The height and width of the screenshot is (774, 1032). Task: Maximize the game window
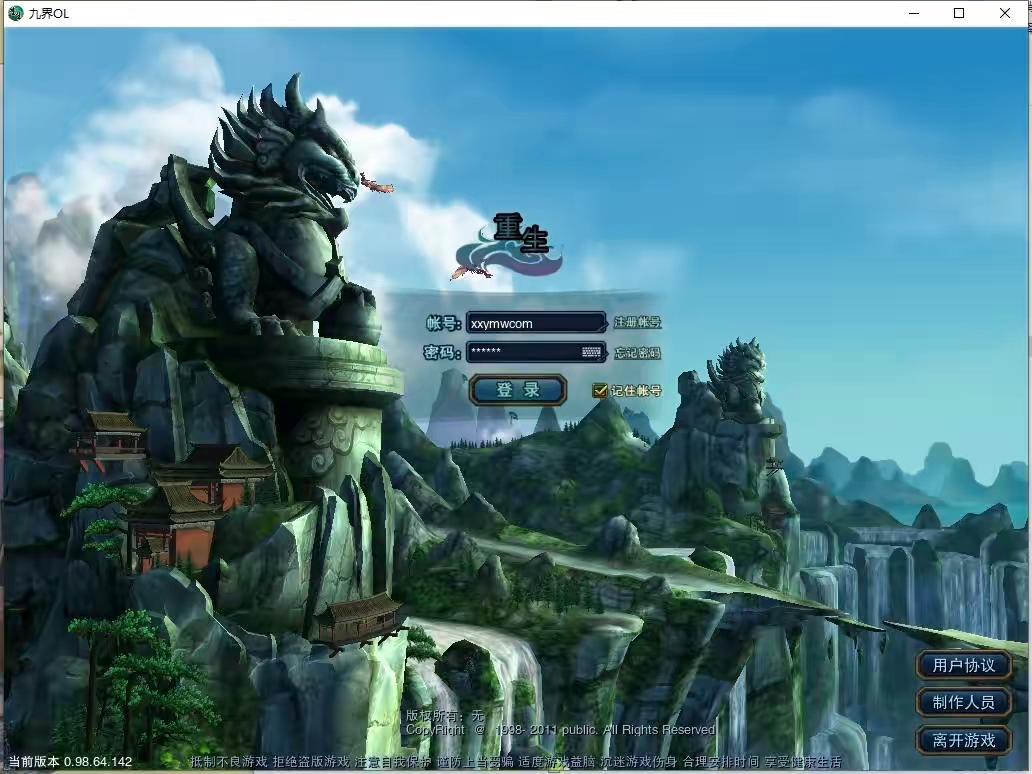[959, 13]
